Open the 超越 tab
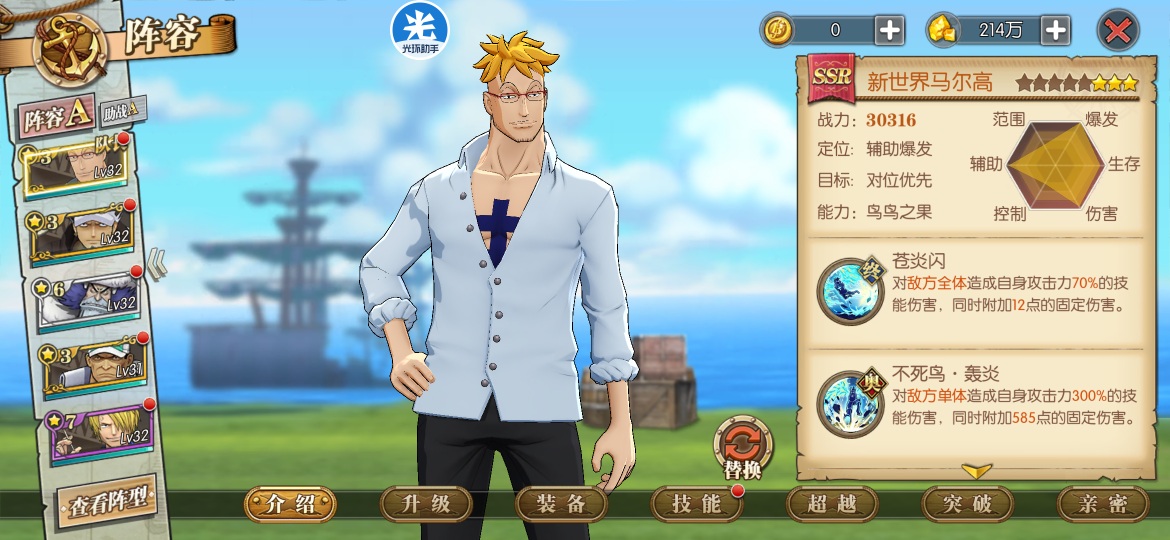This screenshot has height=540, width=1170. [832, 504]
